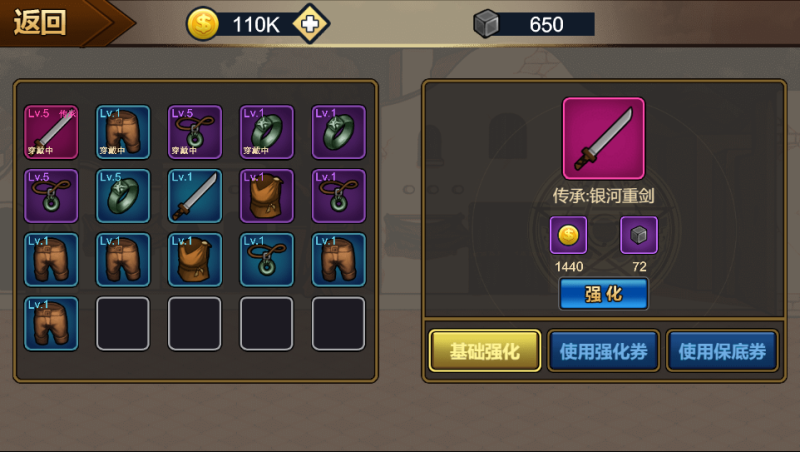The width and height of the screenshot is (800, 452).
Task: Select the blue Lv.1 leather armor
Action: pos(195,259)
